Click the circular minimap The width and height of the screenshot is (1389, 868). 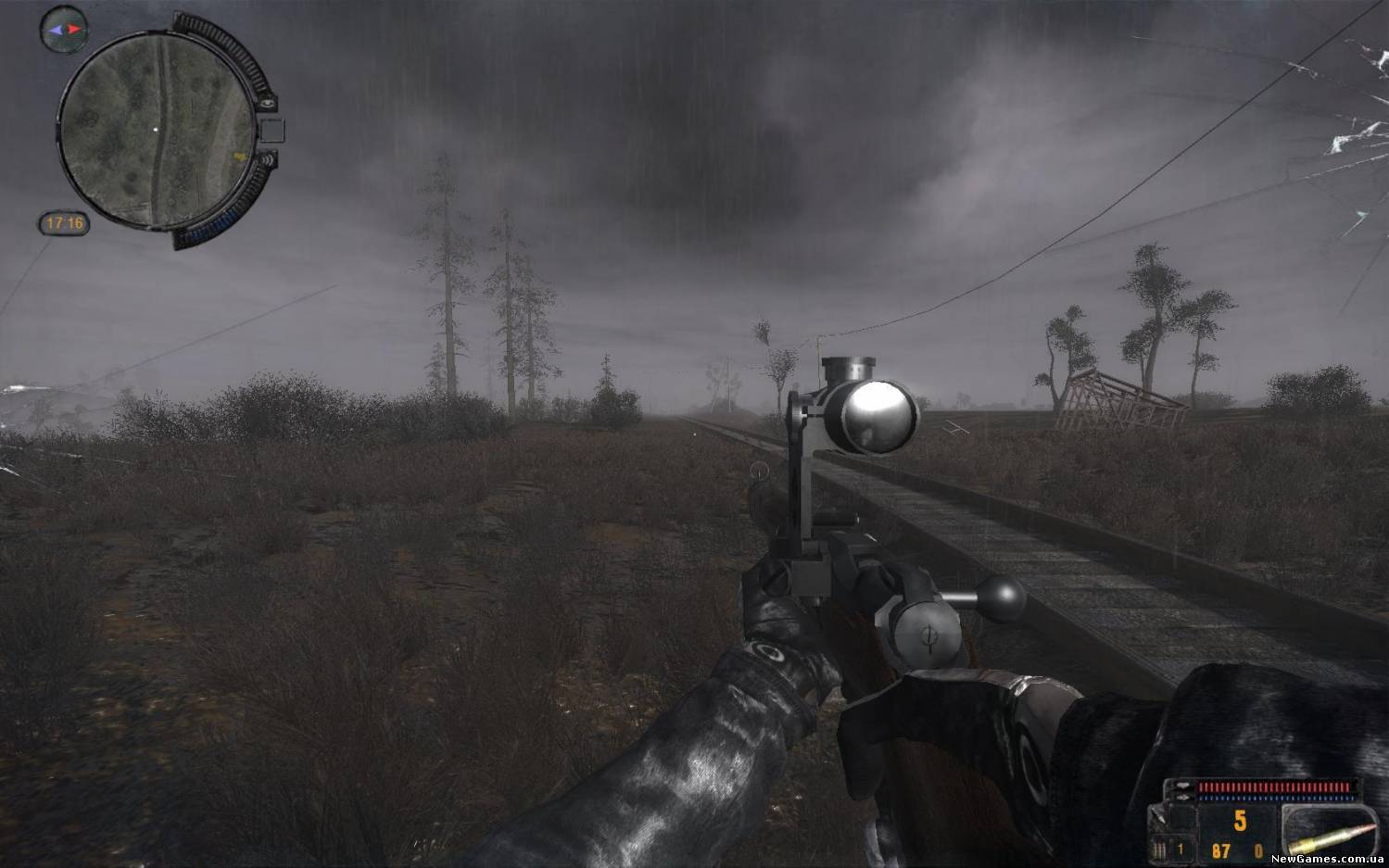pyautogui.click(x=156, y=130)
